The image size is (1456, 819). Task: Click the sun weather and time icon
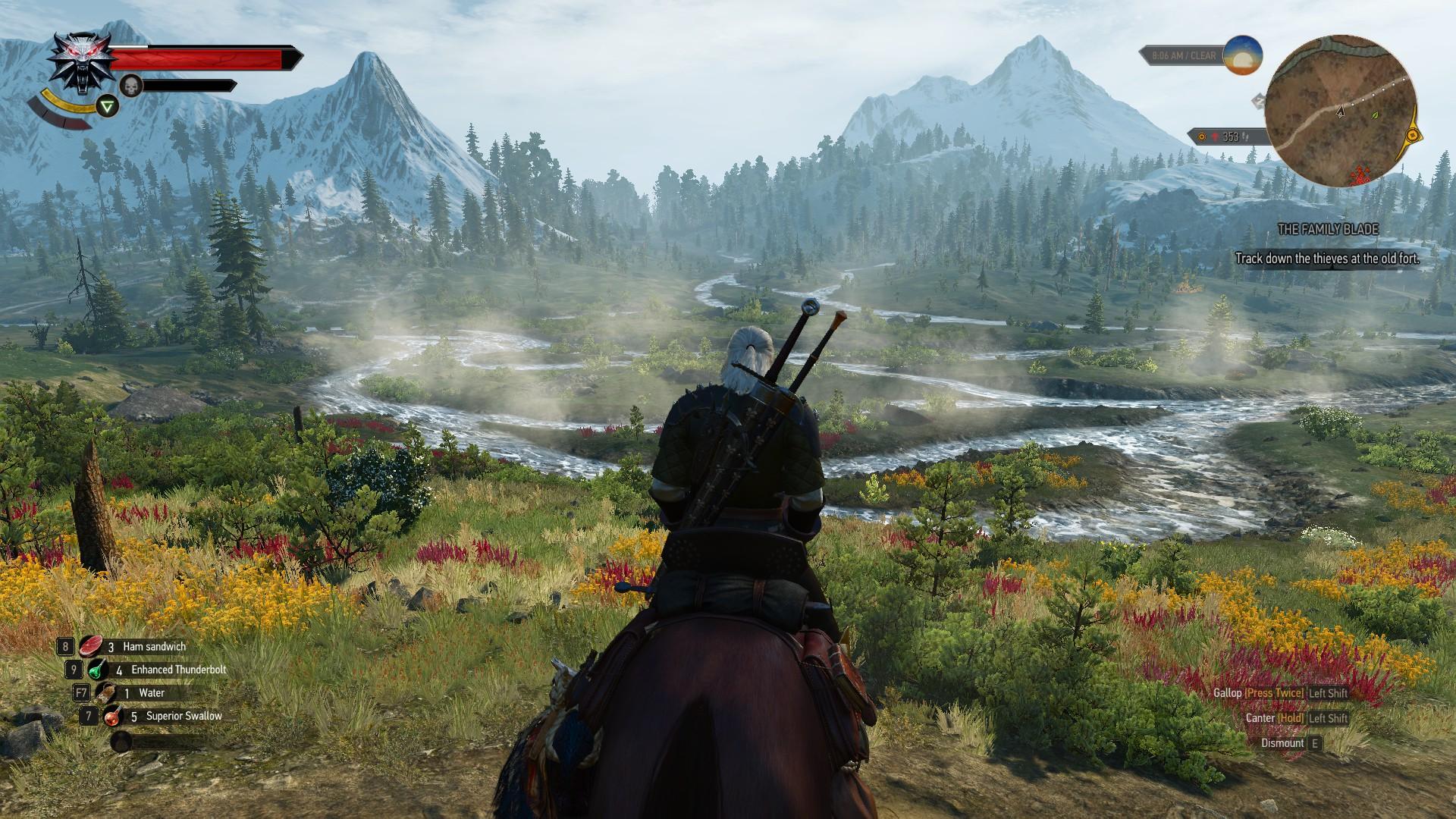[1242, 55]
